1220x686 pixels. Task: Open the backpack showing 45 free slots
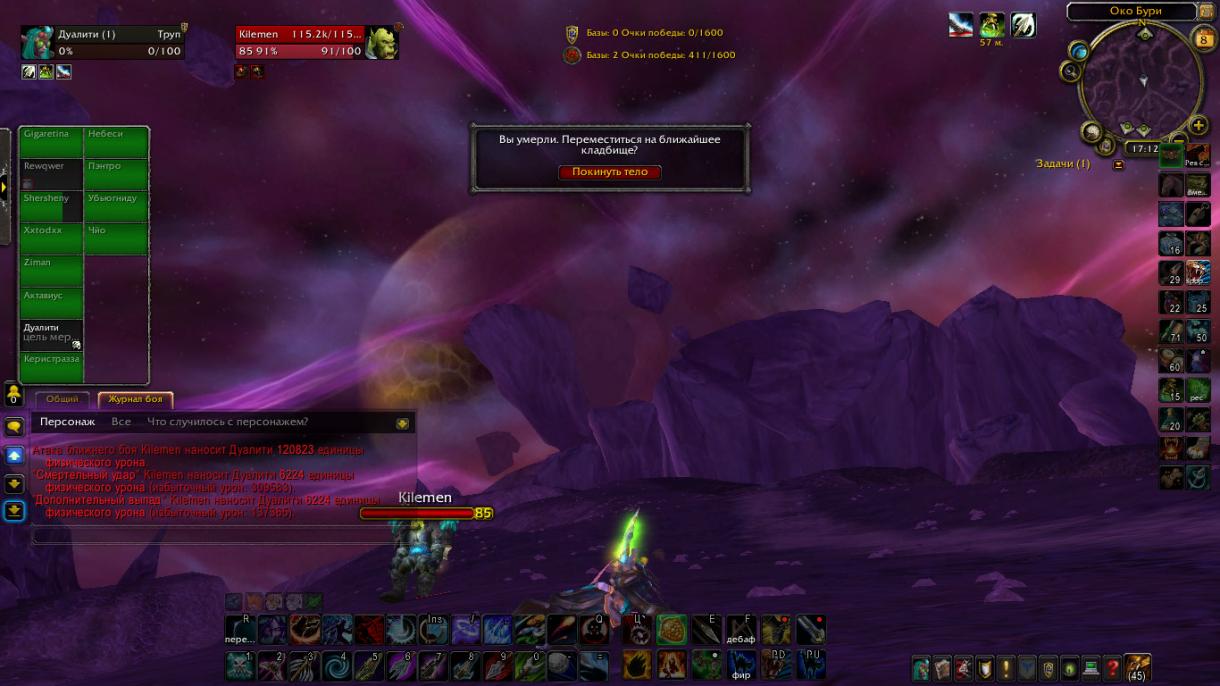pos(1137,668)
